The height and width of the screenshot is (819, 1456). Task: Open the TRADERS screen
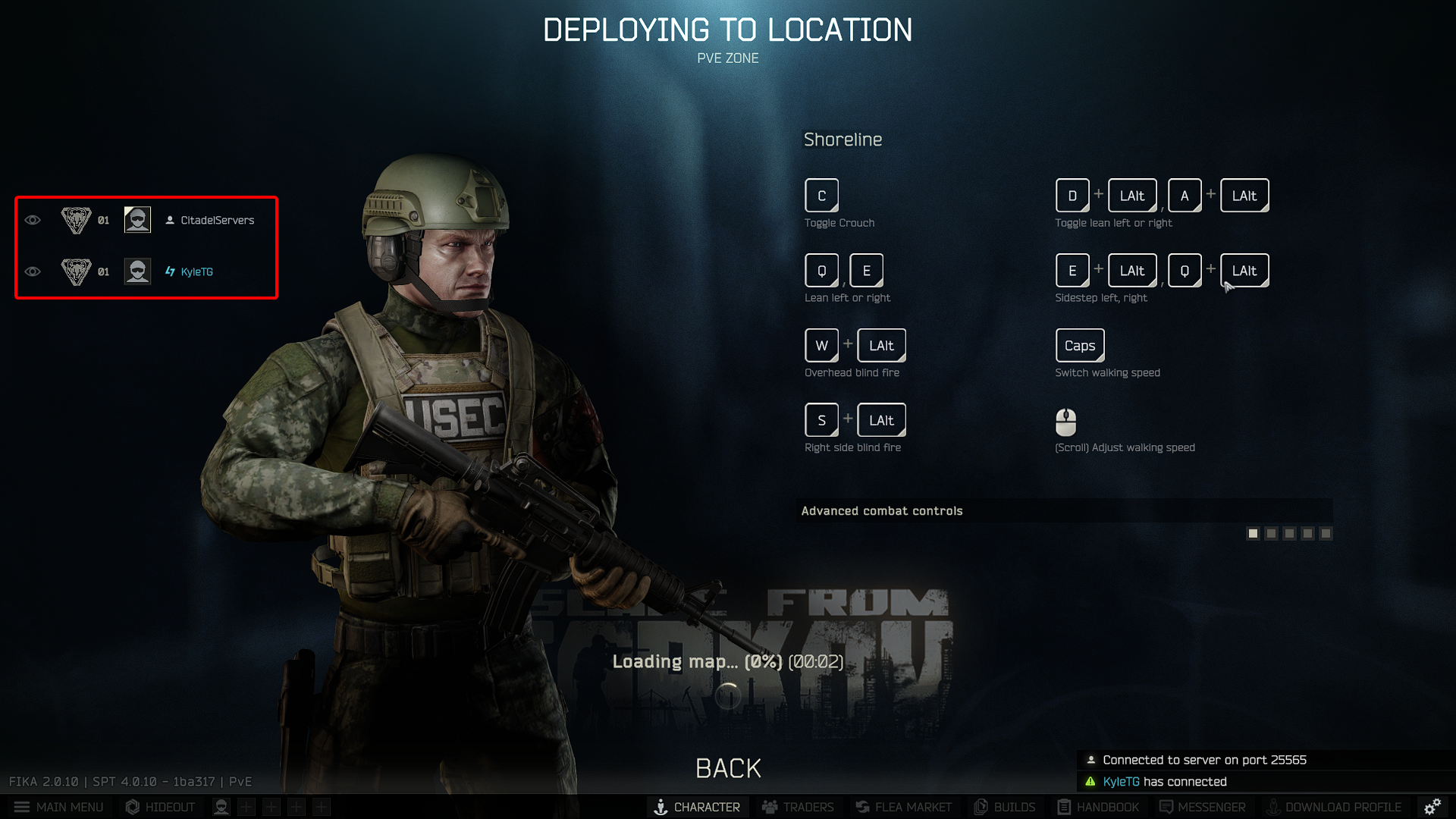(x=798, y=807)
